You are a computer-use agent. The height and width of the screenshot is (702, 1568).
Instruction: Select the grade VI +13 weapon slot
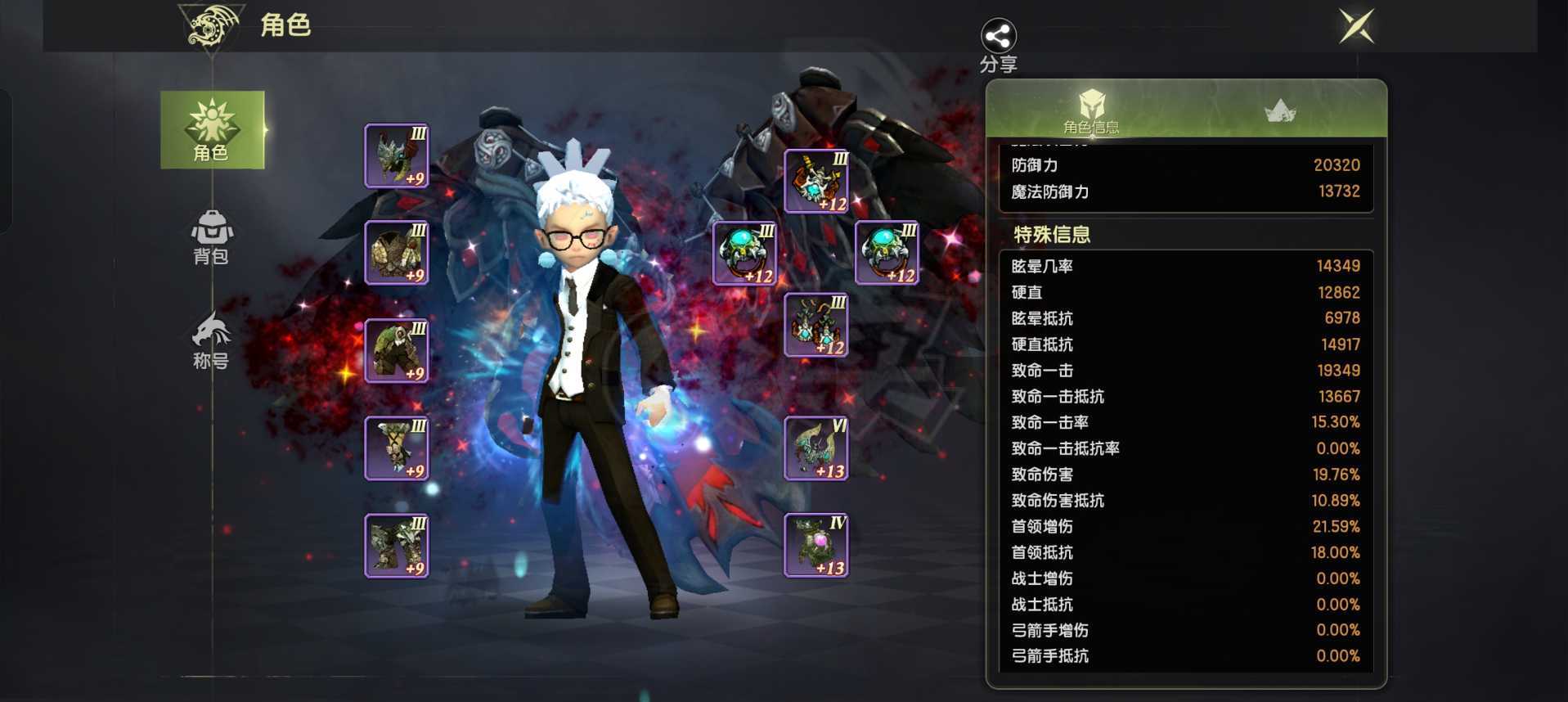point(816,448)
